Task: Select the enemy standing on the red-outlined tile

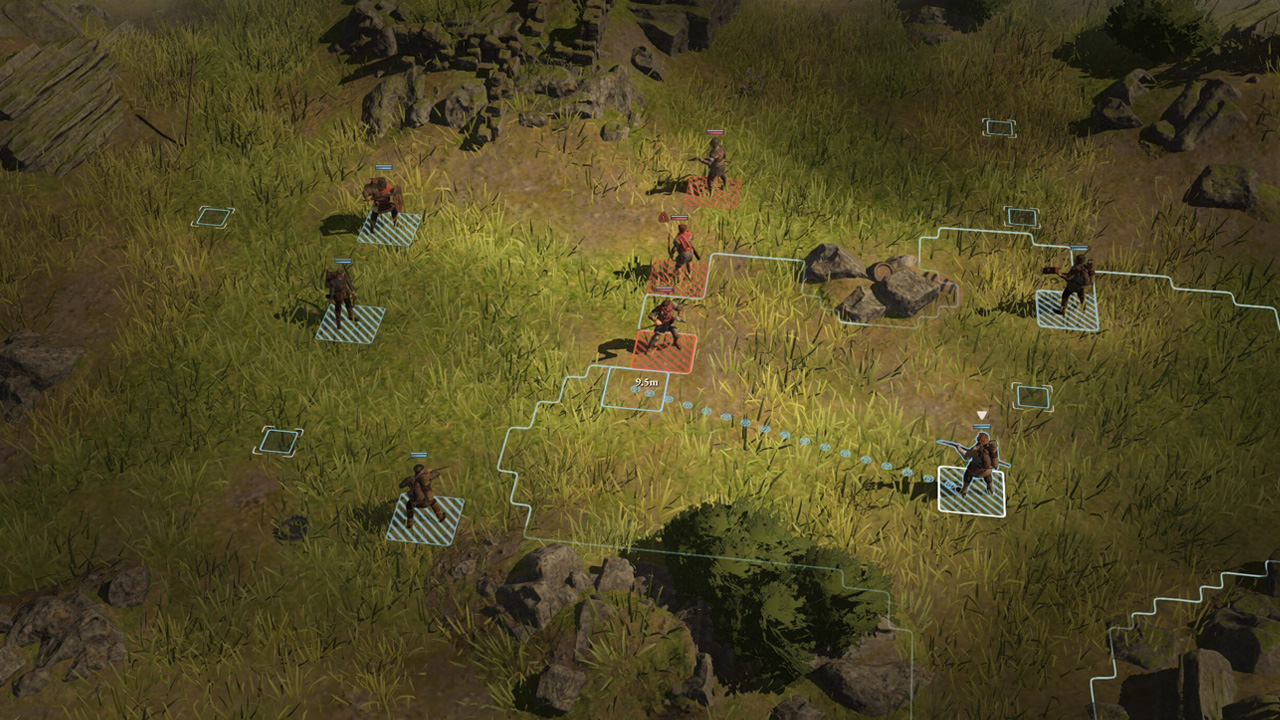Action: [x=665, y=325]
